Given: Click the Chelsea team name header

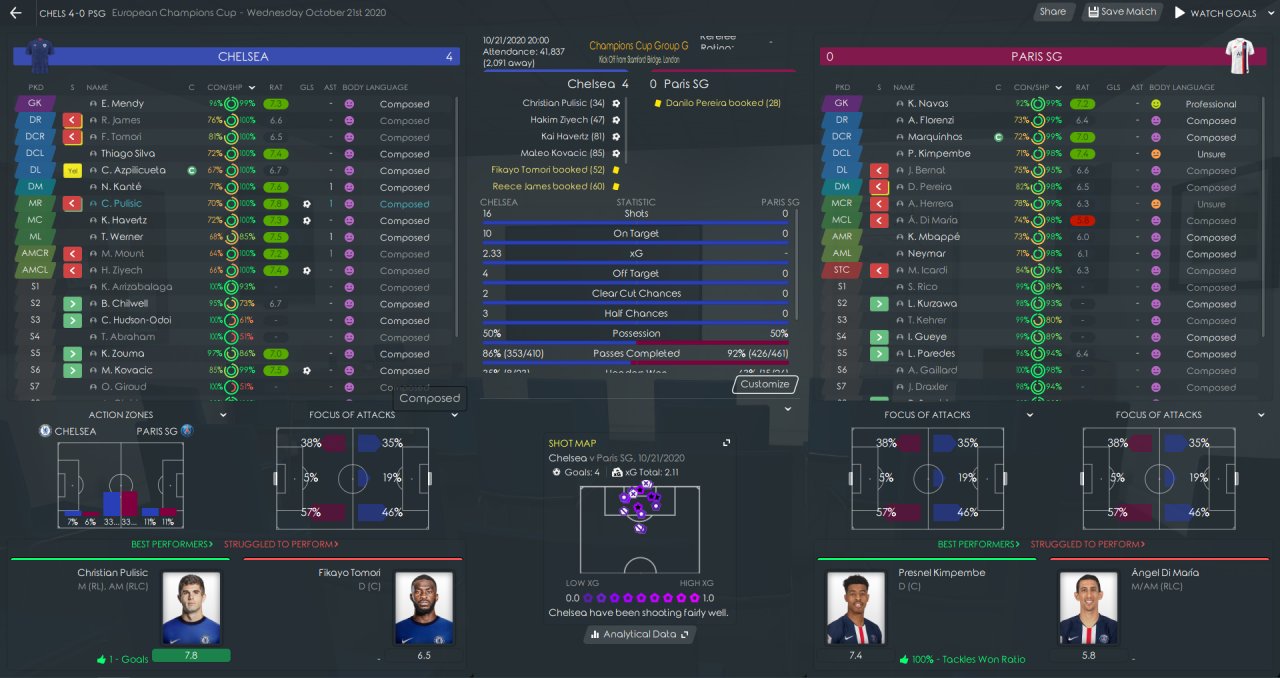Looking at the screenshot, I should [243, 57].
